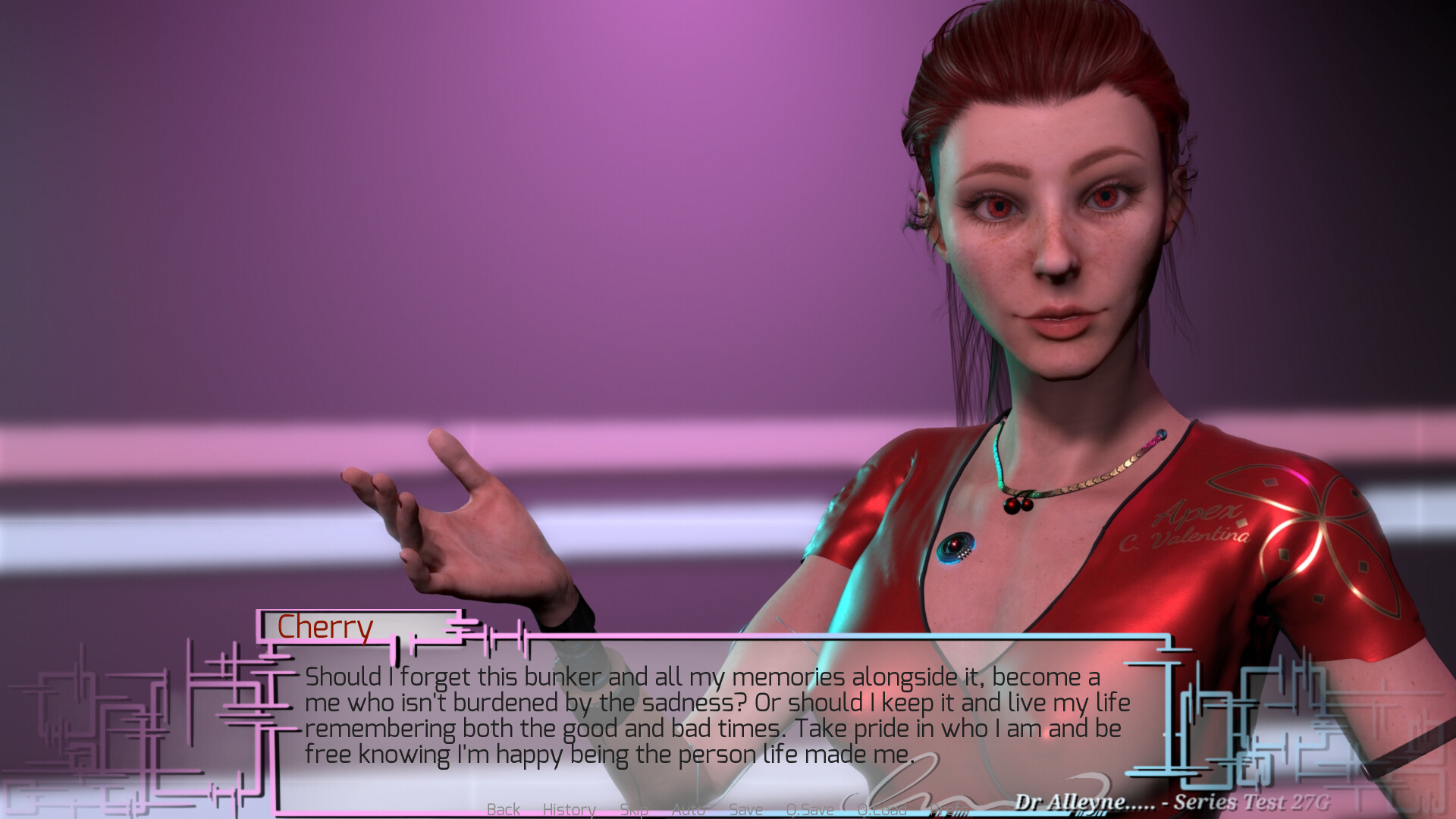
Task: Perform a Q.Save quick save
Action: click(809, 810)
